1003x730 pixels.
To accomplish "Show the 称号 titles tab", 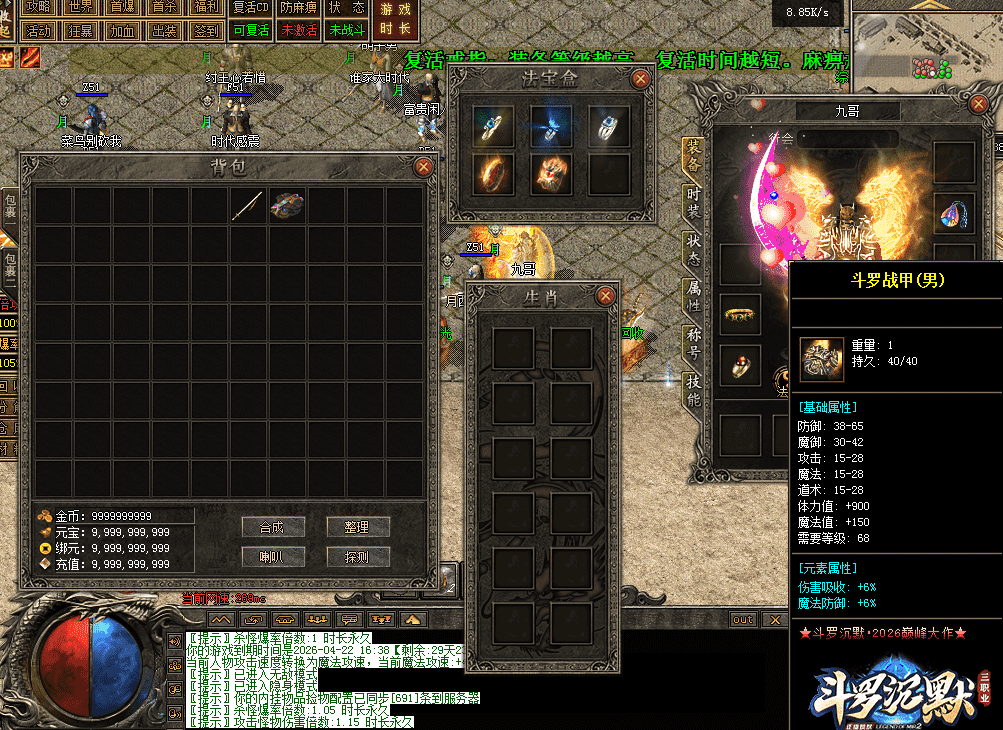I will click(x=693, y=343).
